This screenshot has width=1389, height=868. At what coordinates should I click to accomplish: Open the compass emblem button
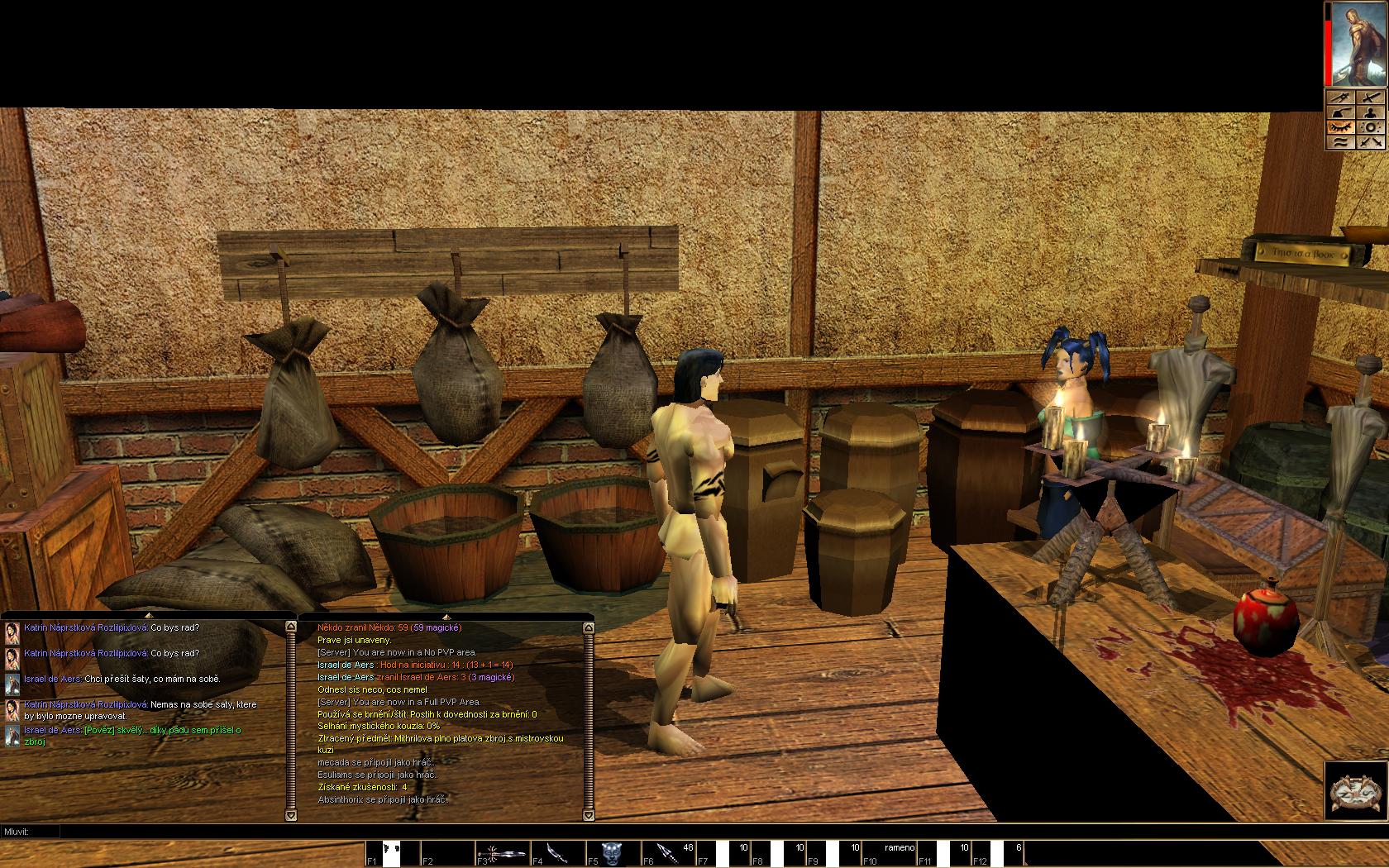click(1355, 791)
